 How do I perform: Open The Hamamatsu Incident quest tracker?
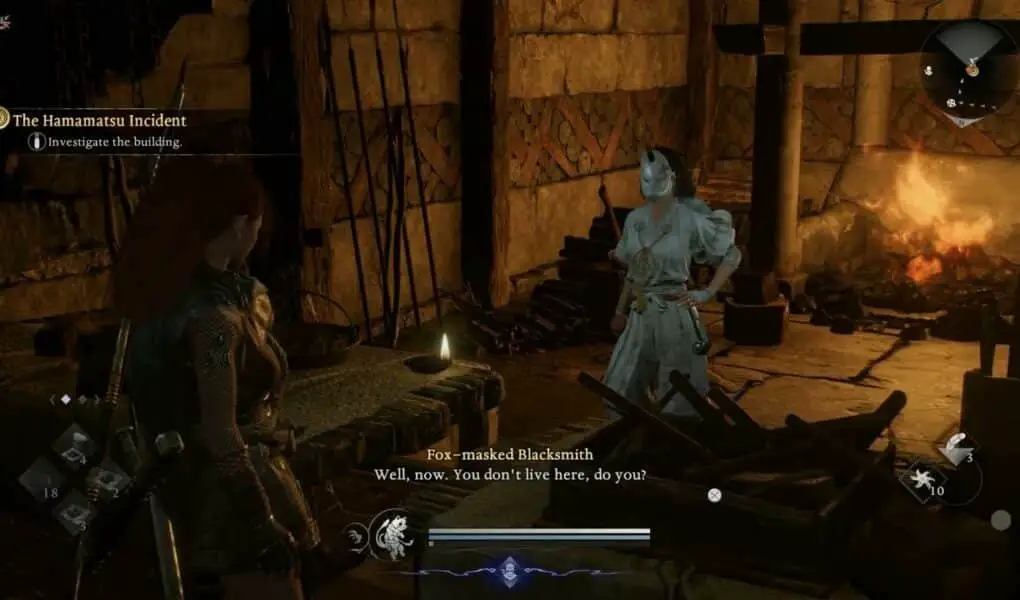pyautogui.click(x=98, y=120)
